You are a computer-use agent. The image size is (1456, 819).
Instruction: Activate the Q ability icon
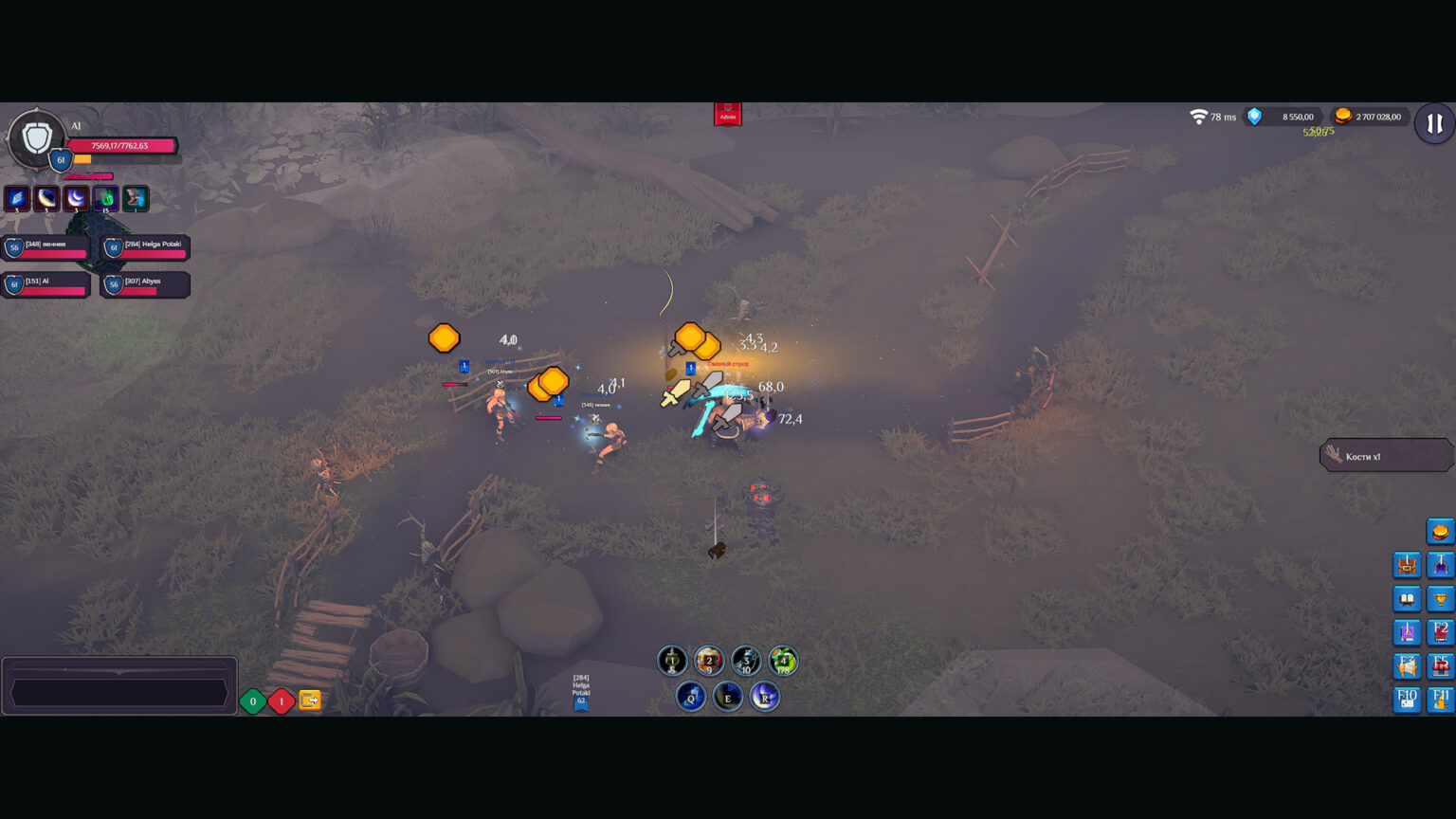[691, 698]
